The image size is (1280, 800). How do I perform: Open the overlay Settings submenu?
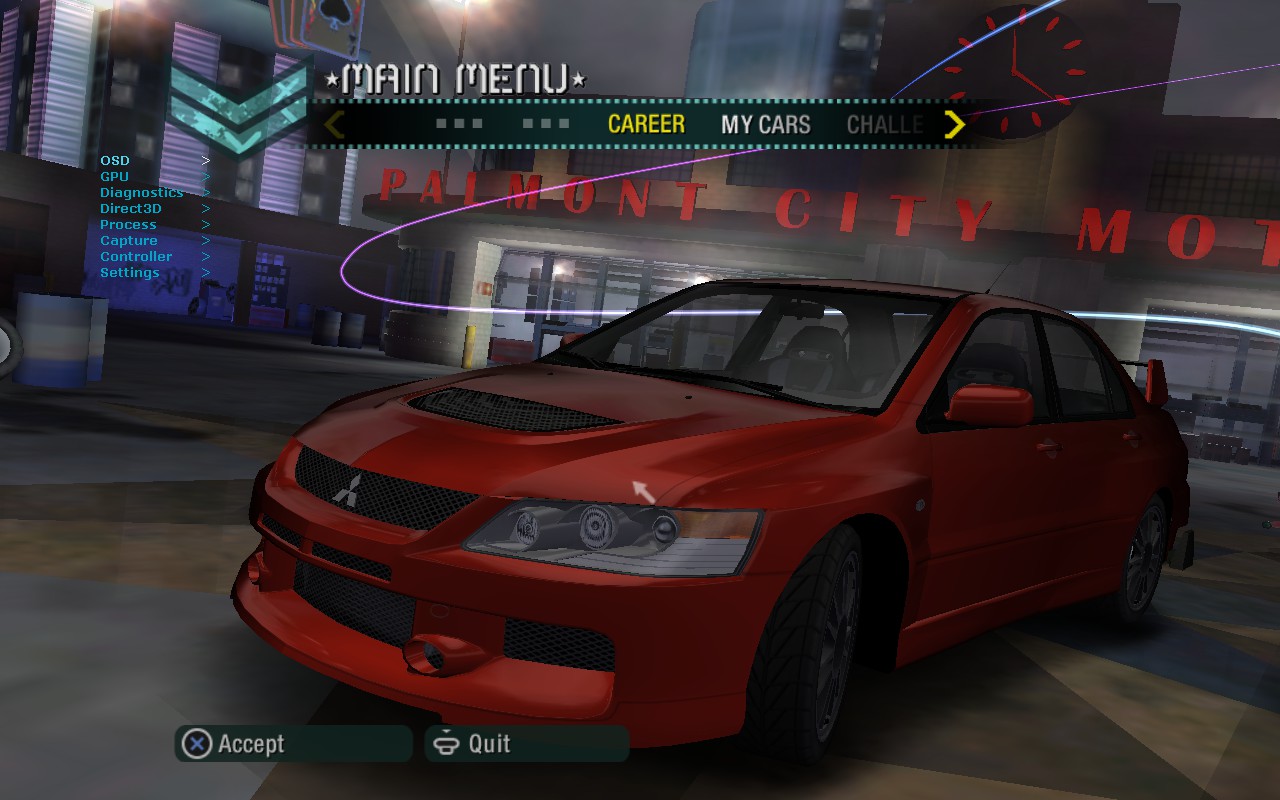(129, 272)
